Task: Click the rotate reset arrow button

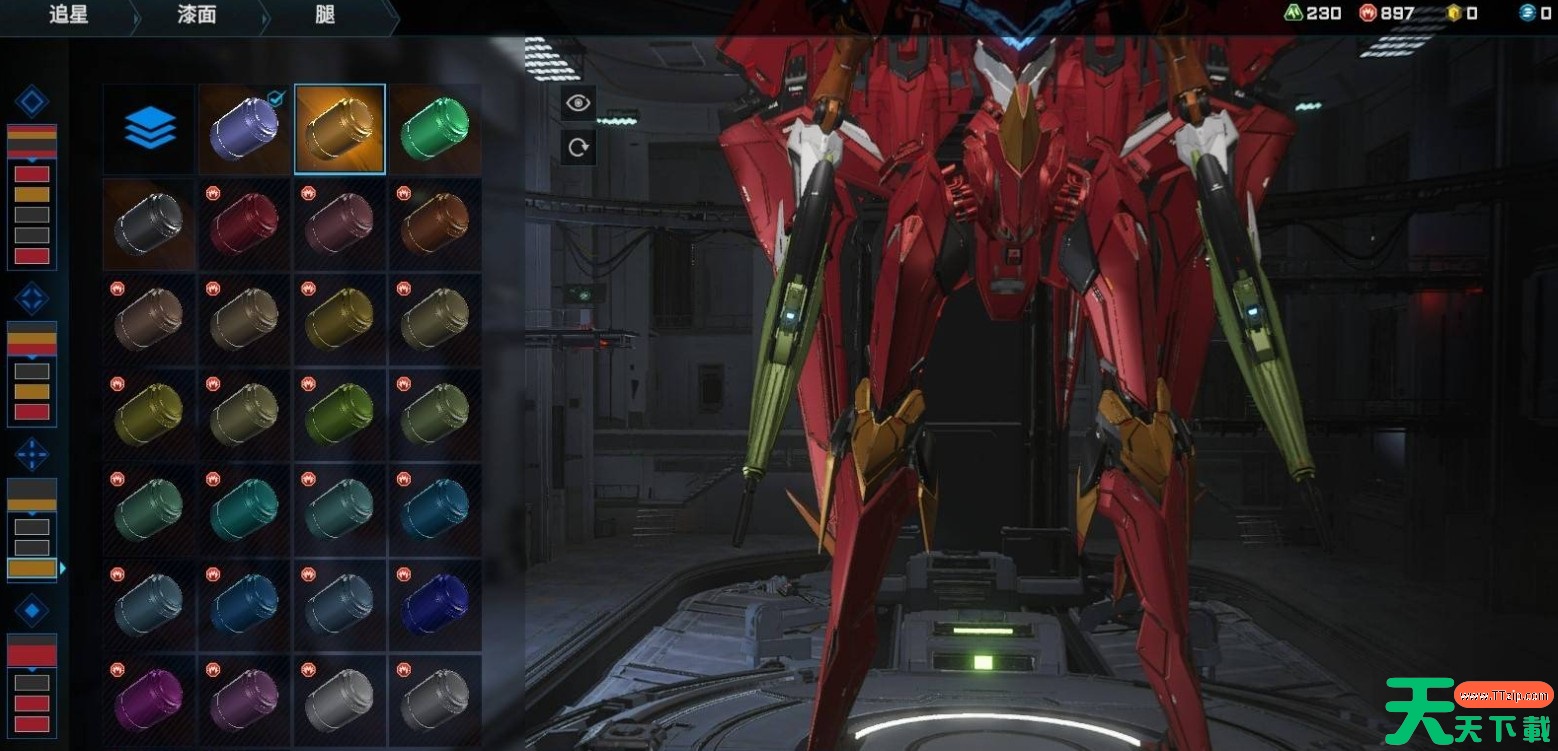Action: point(578,148)
